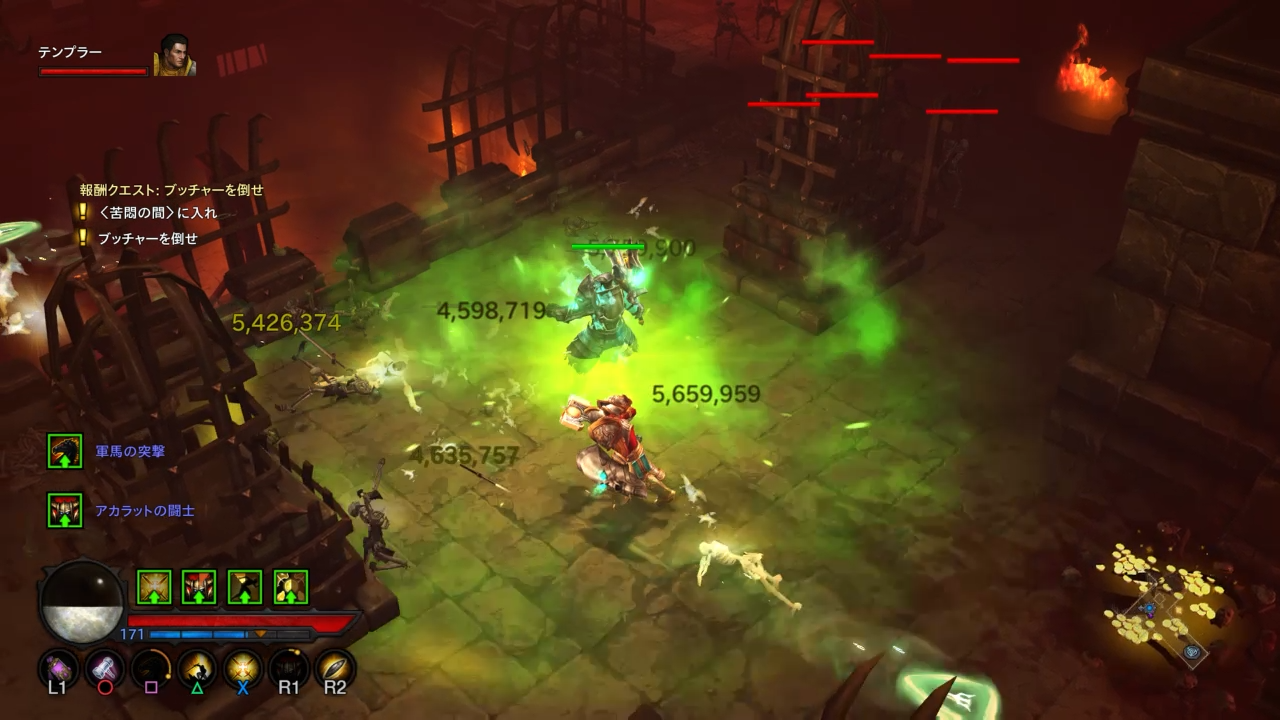Activate the golden blade skill on R2 slot
This screenshot has height=720, width=1280.
pos(335,667)
